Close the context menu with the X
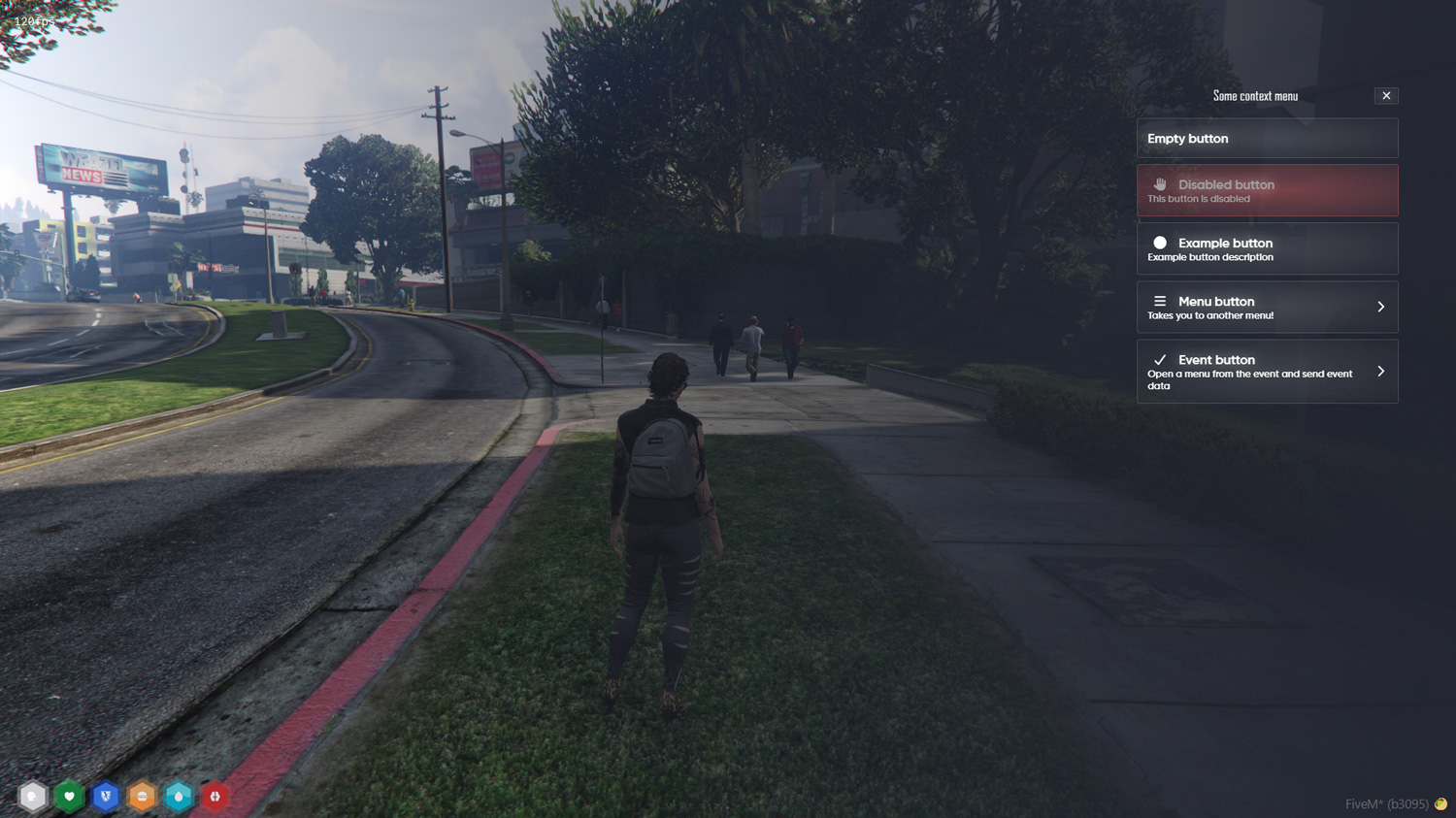The height and width of the screenshot is (818, 1456). (1386, 96)
